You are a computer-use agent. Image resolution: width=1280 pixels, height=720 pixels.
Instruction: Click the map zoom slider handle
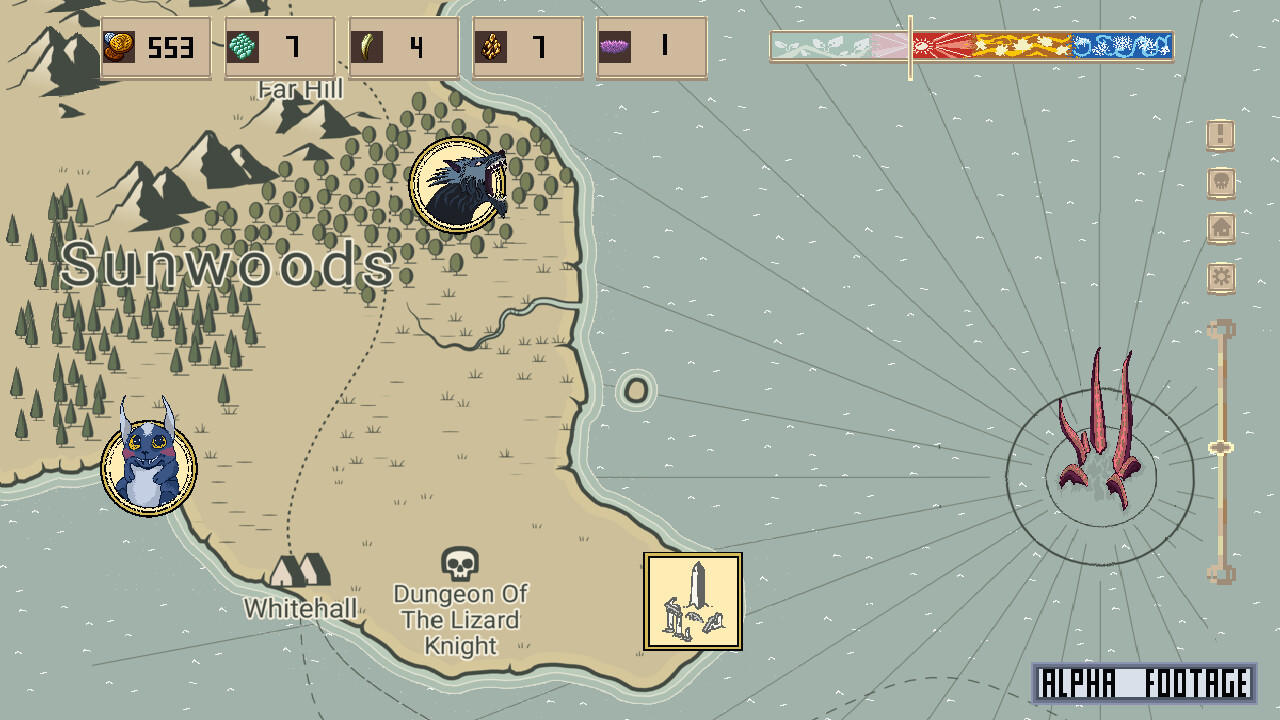pos(1220,448)
